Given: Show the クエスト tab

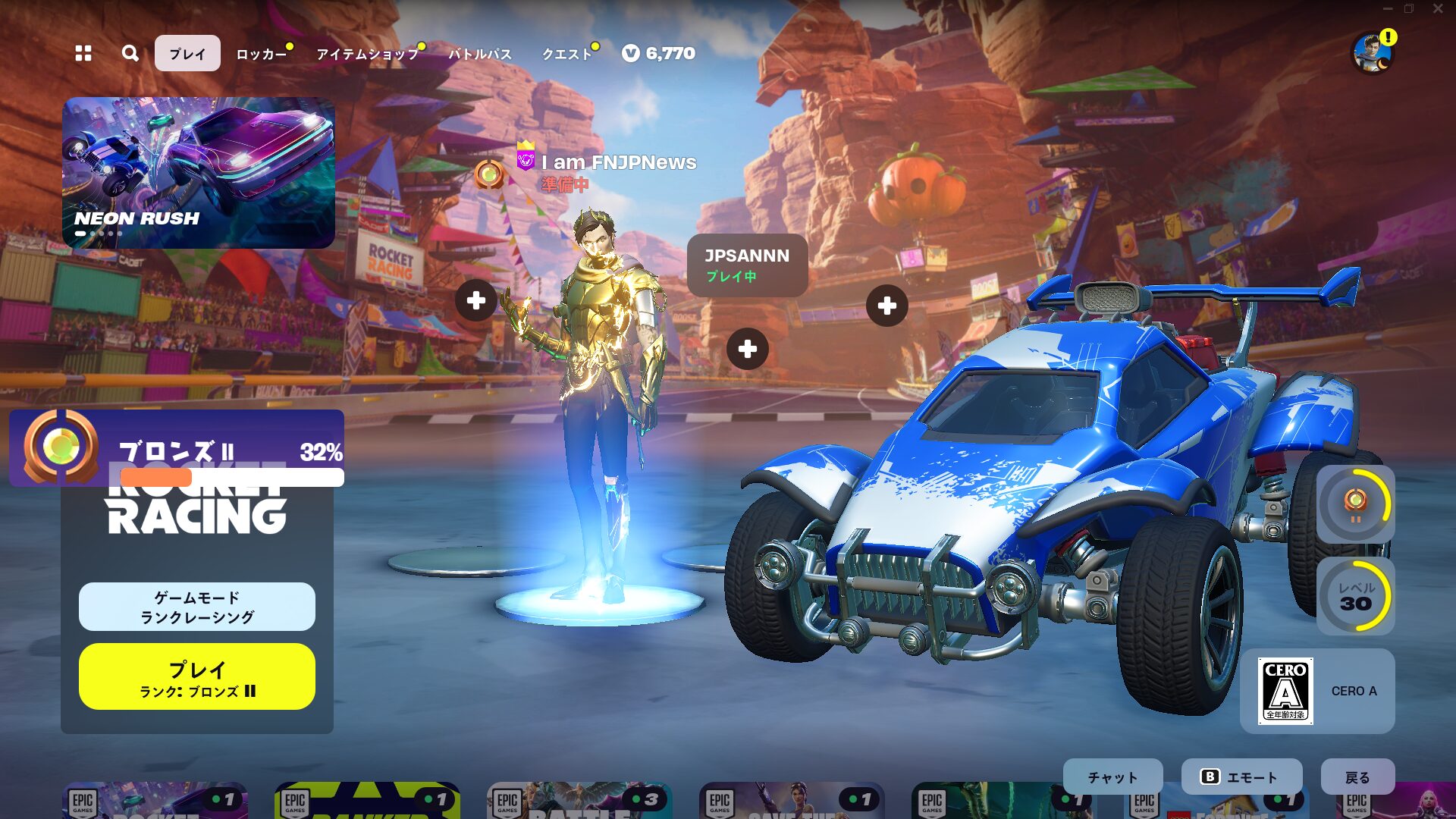Looking at the screenshot, I should [566, 54].
